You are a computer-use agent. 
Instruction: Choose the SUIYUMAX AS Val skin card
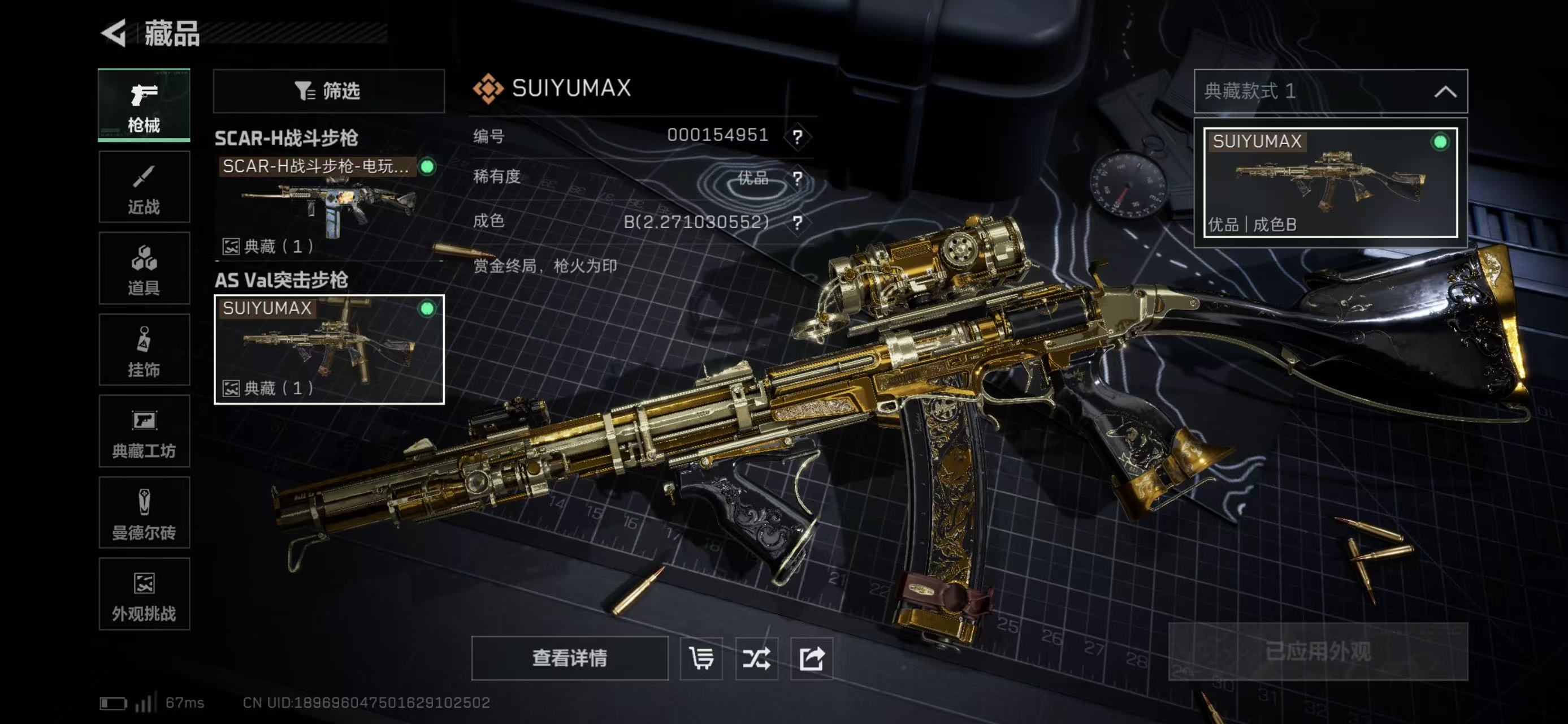coord(329,349)
